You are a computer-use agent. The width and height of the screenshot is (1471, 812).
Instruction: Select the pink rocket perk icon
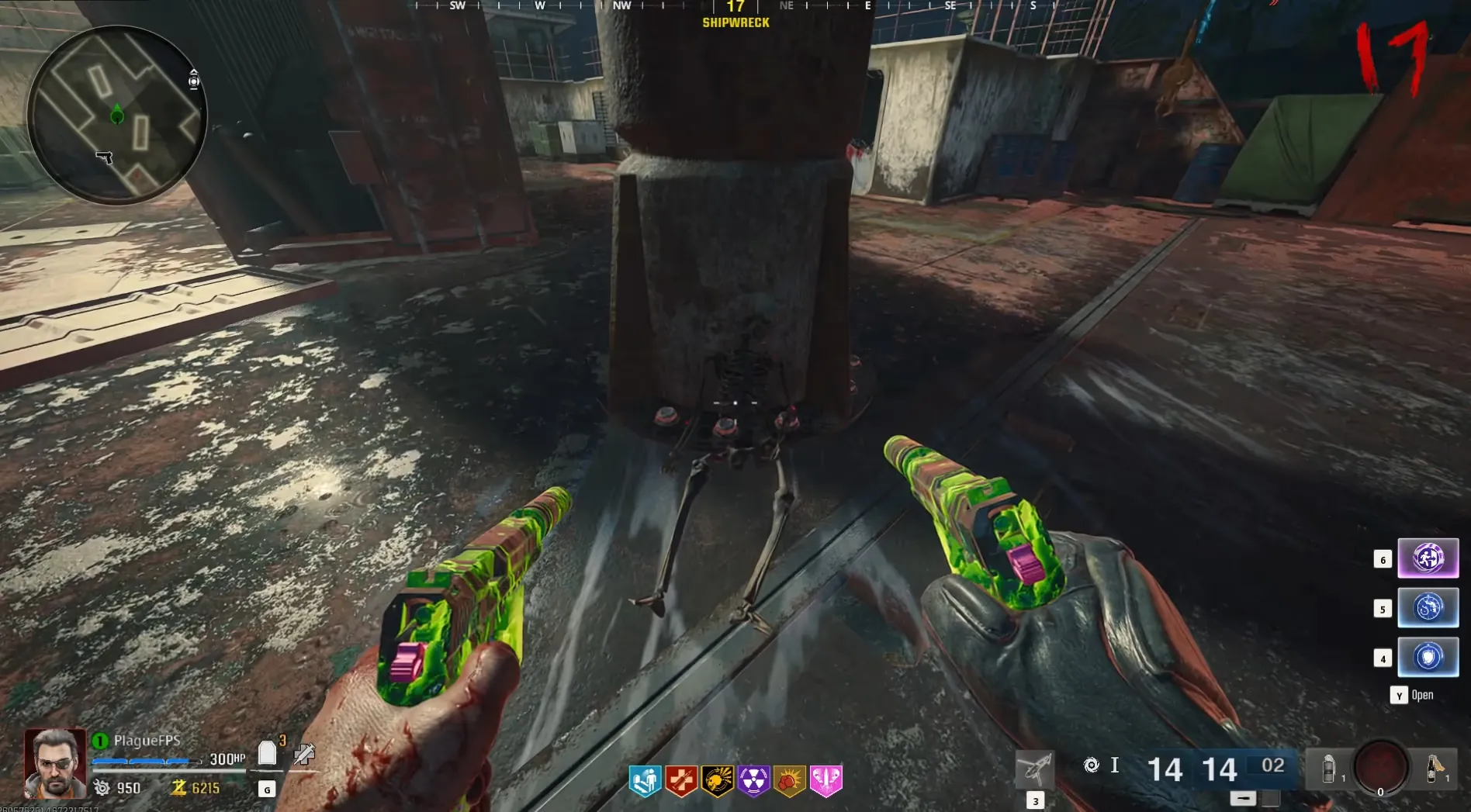click(825, 780)
